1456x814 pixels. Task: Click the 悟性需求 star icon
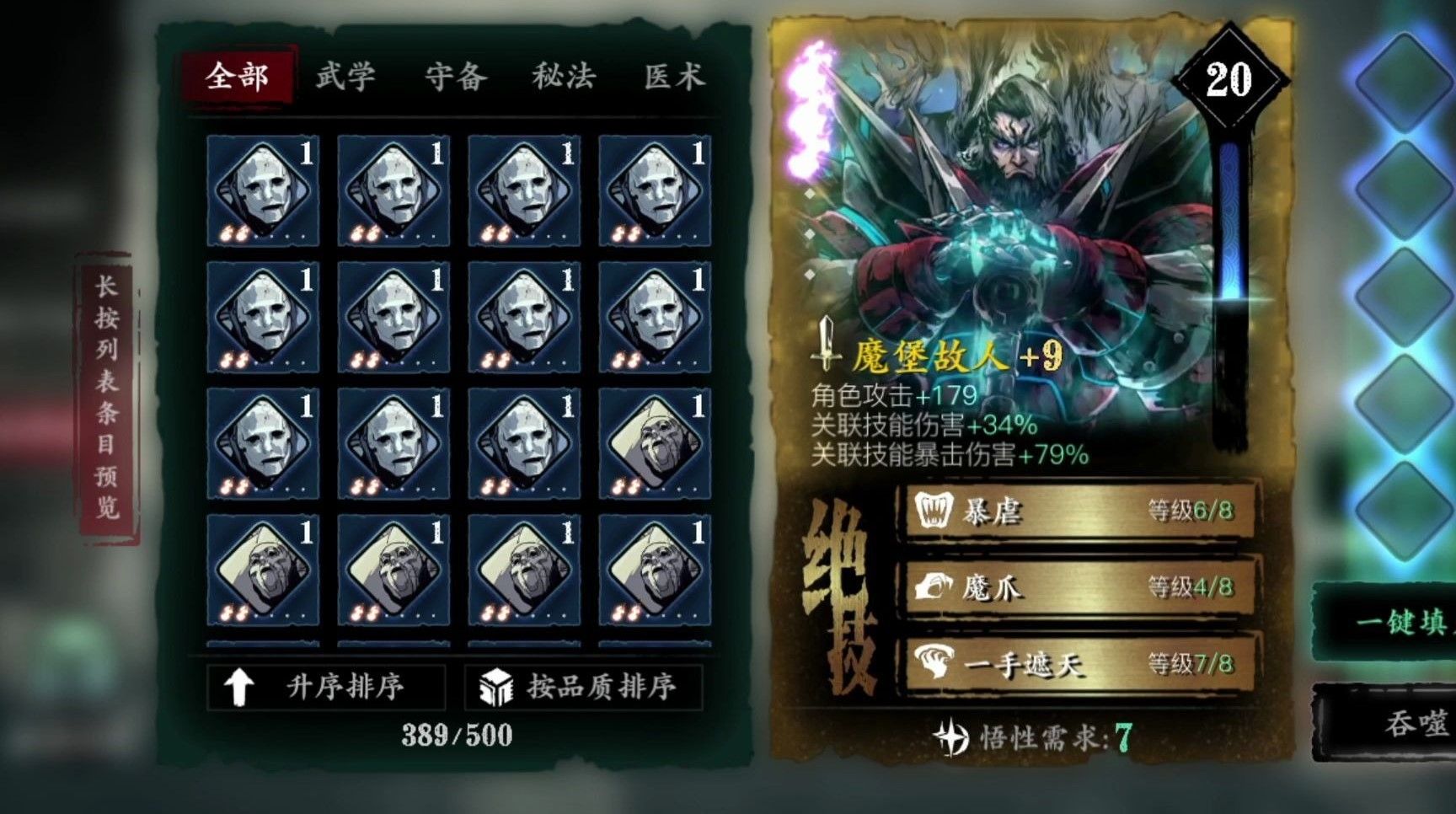[x=953, y=736]
